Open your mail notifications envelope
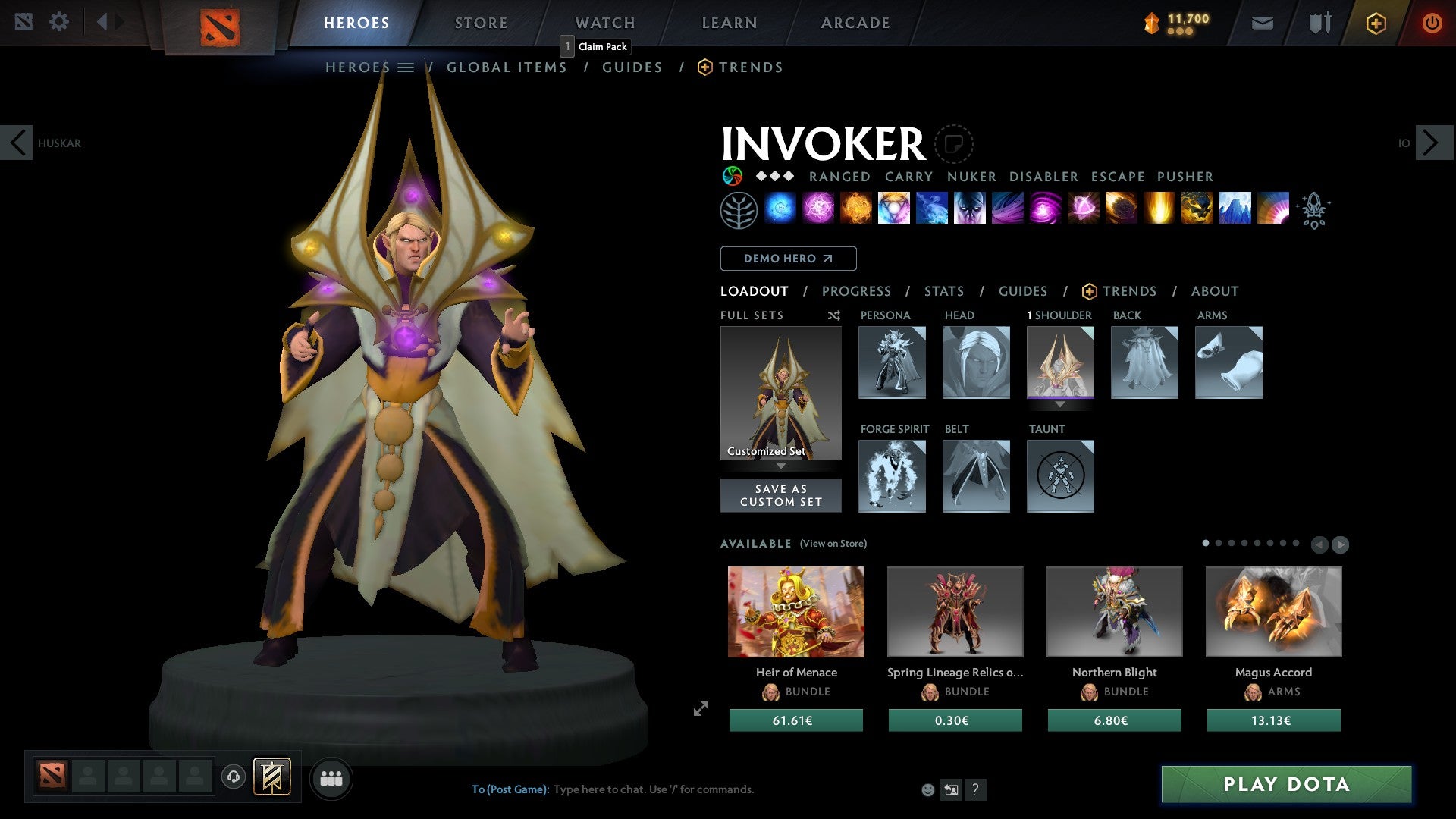 point(1262,23)
